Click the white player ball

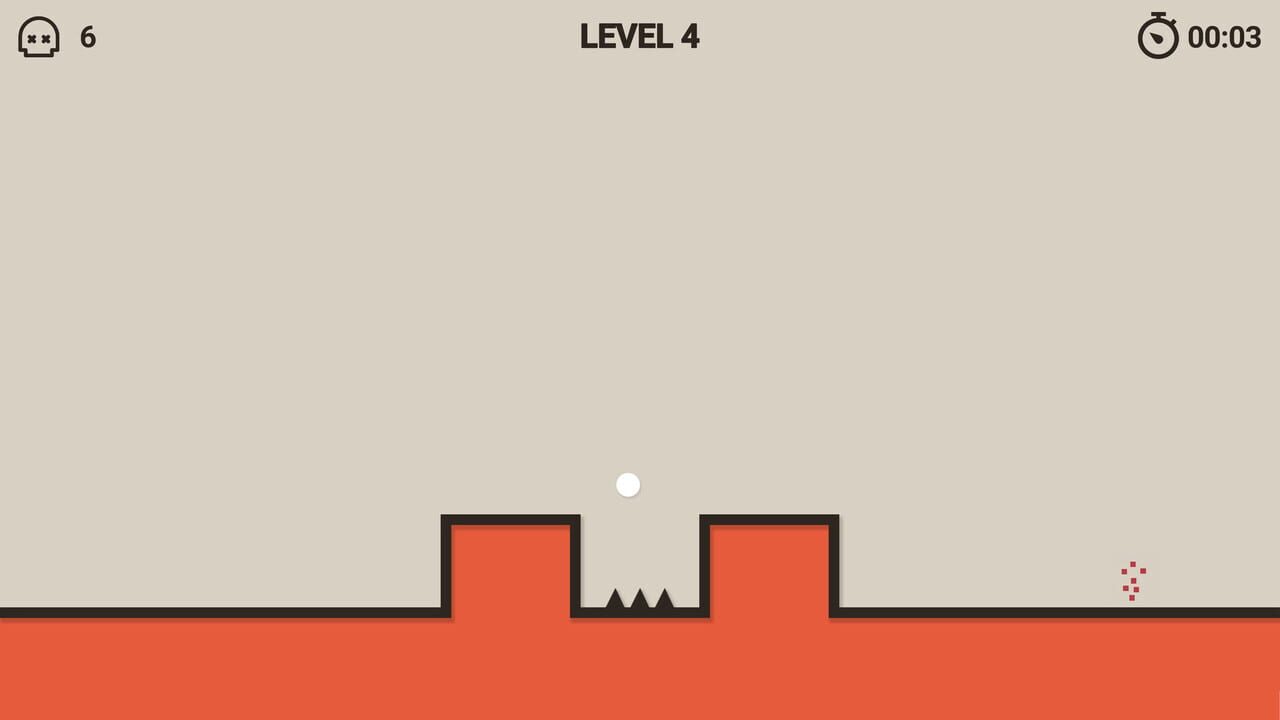coord(627,484)
